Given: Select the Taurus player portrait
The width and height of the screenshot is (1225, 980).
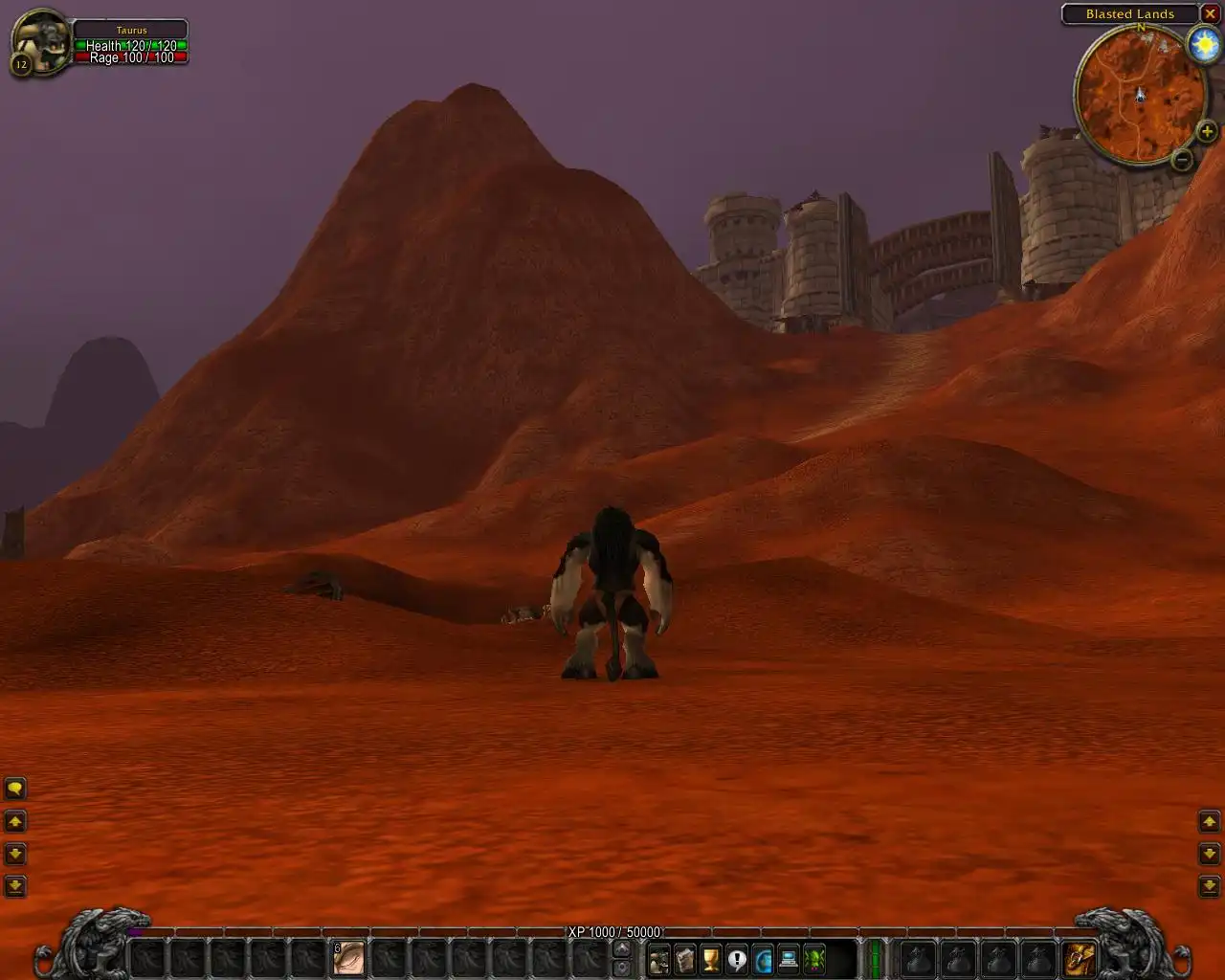Looking at the screenshot, I should [x=42, y=42].
